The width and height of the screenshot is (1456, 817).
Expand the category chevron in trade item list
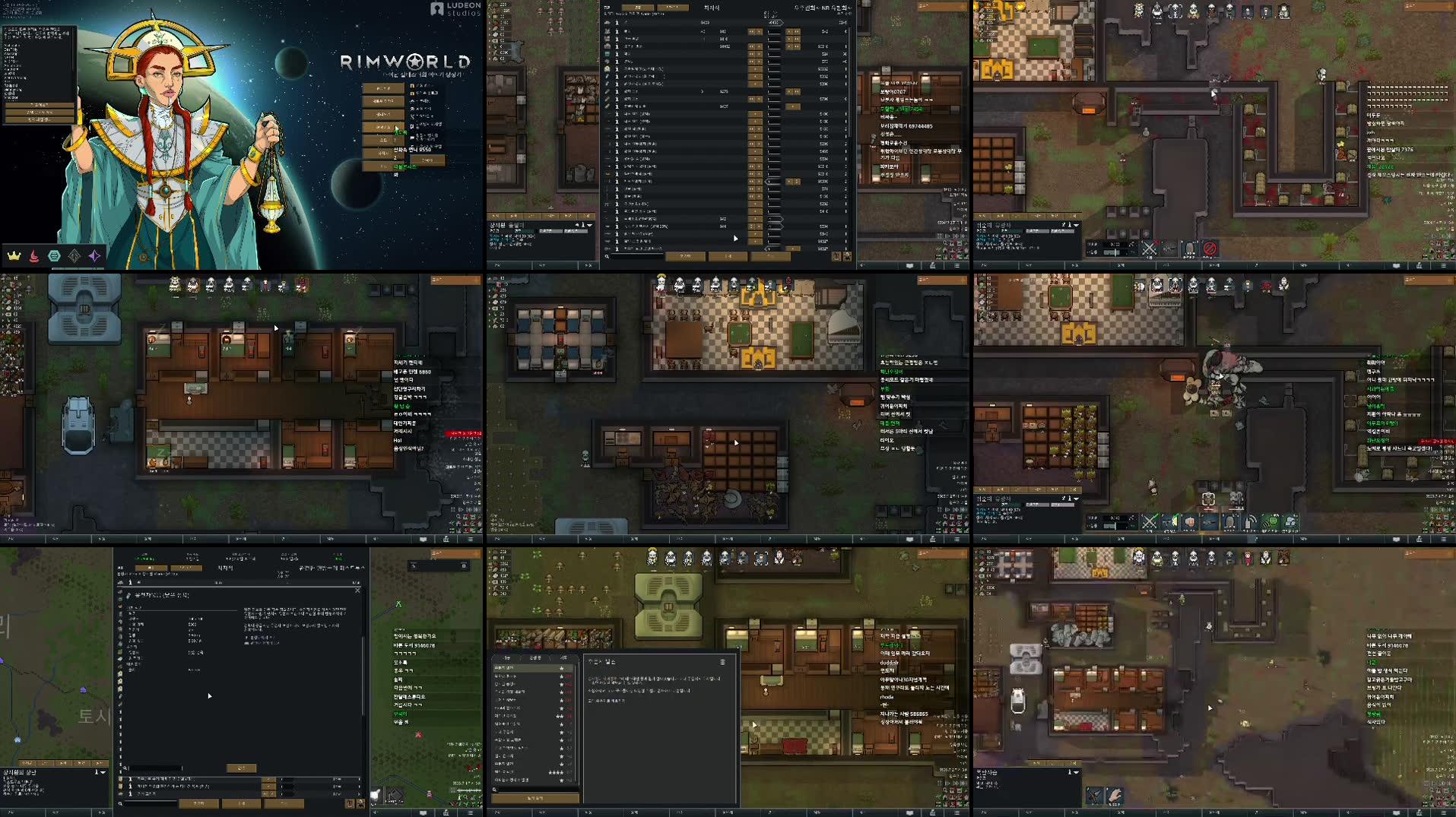(x=703, y=91)
